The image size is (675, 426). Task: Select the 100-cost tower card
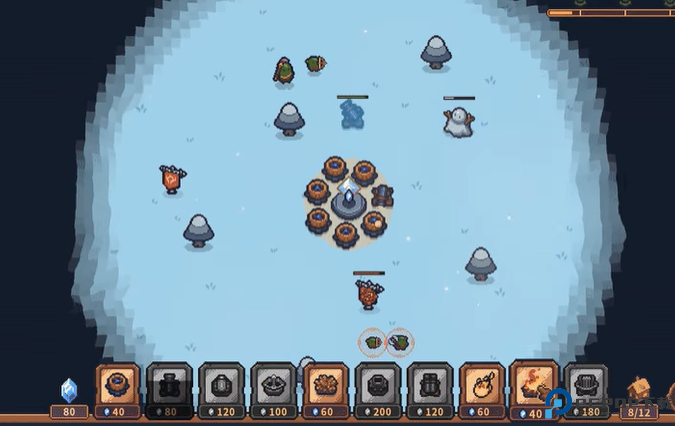pyautogui.click(x=273, y=389)
